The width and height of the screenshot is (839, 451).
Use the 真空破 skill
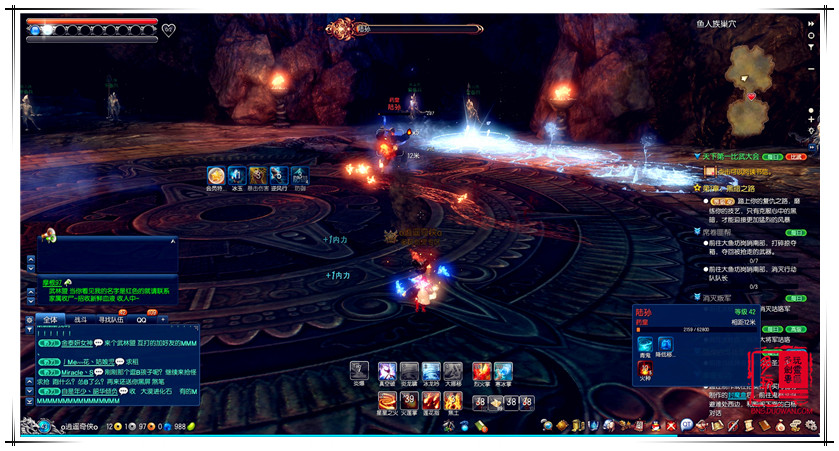(387, 370)
